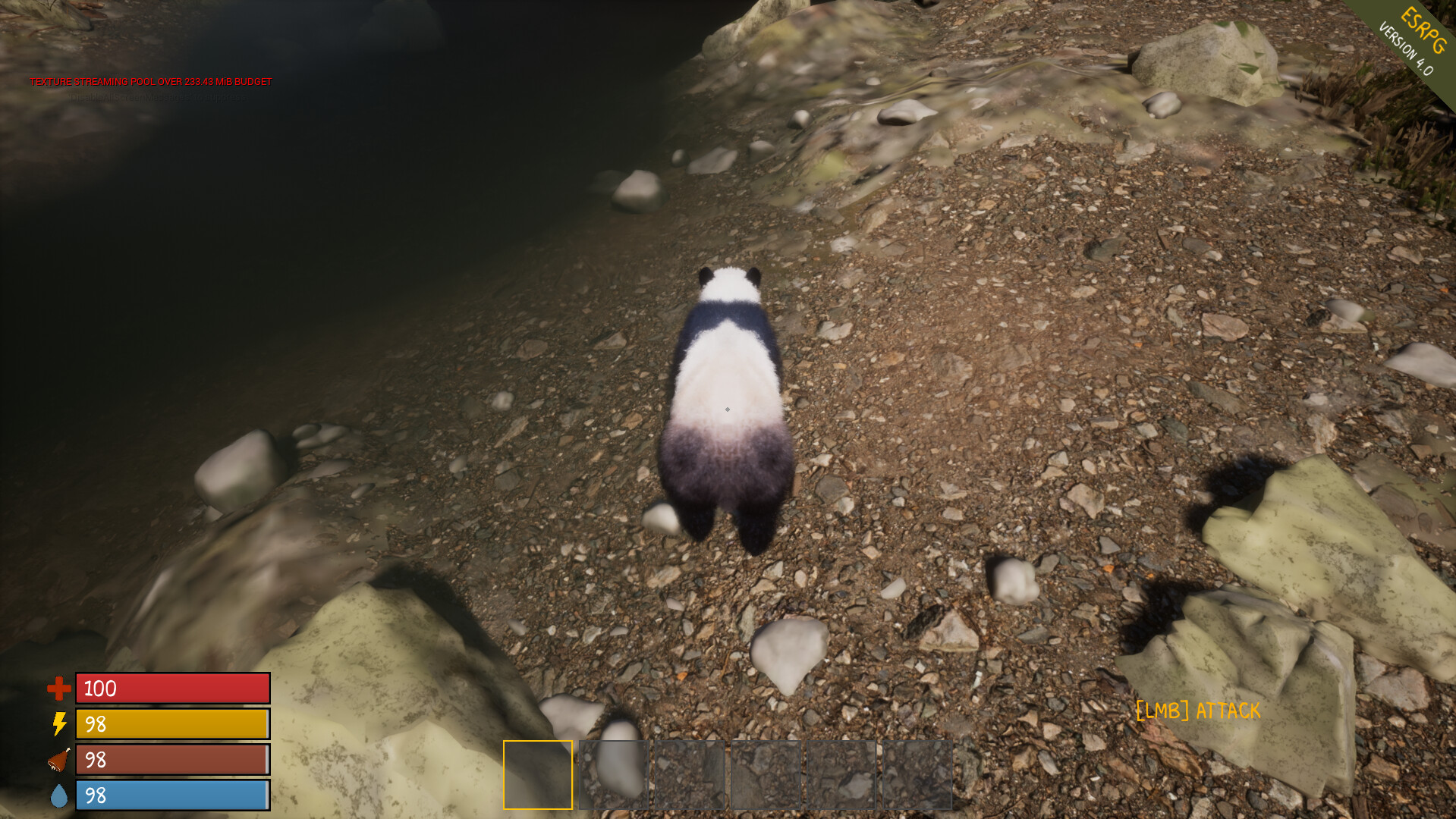
Task: Expand the stamina bar reading 98
Action: (171, 725)
